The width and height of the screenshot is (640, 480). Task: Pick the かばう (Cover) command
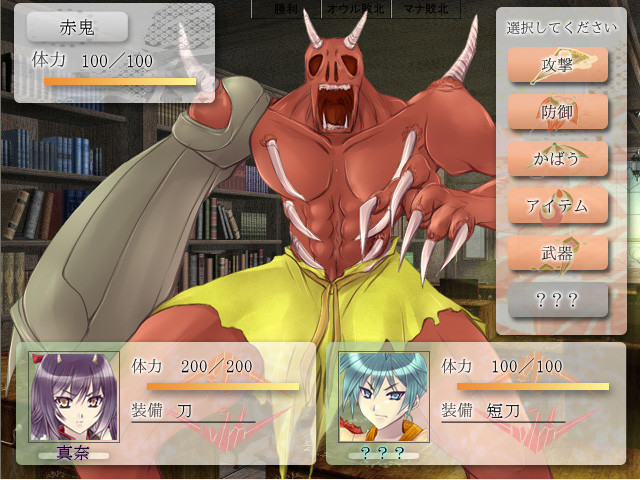pos(558,159)
